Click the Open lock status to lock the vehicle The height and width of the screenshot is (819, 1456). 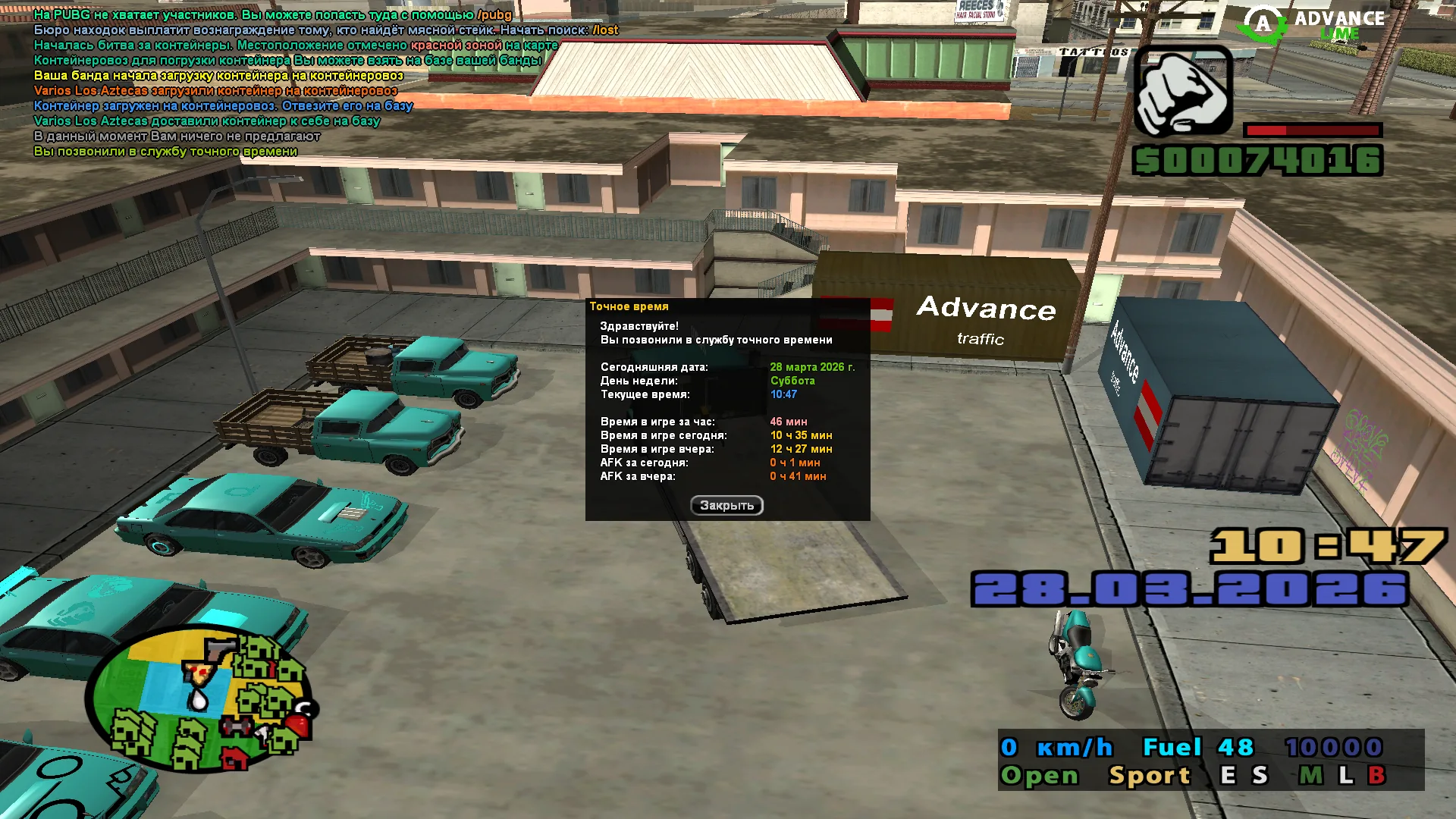pyautogui.click(x=1039, y=775)
